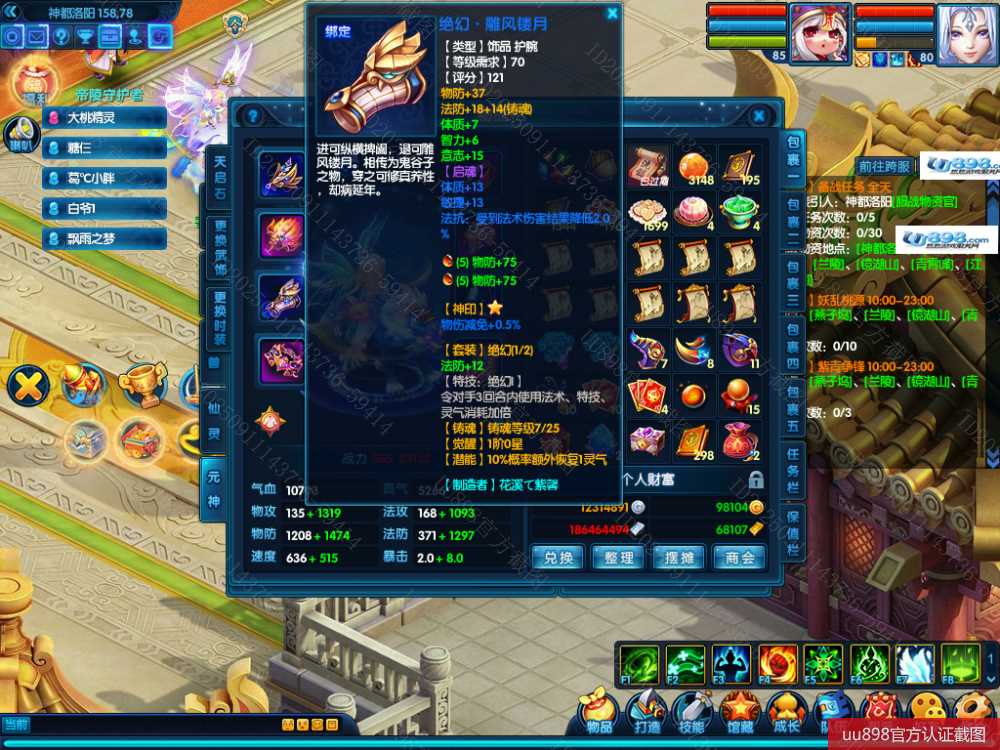Image resolution: width=1000 pixels, height=750 pixels.
Task: Close the yellow X round button
Action: point(28,385)
